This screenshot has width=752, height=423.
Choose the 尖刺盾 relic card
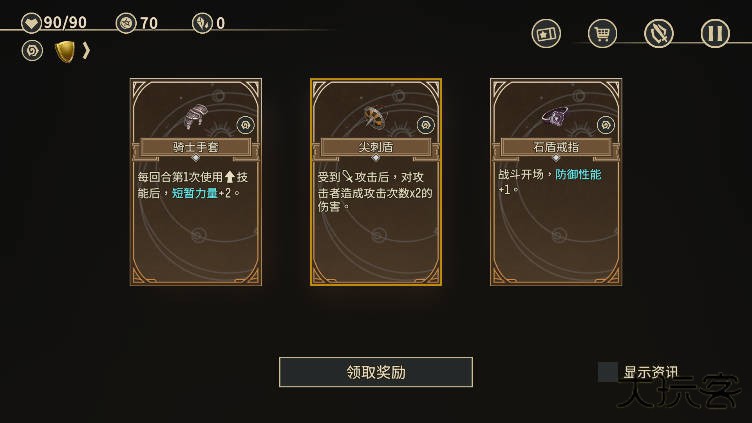click(376, 182)
